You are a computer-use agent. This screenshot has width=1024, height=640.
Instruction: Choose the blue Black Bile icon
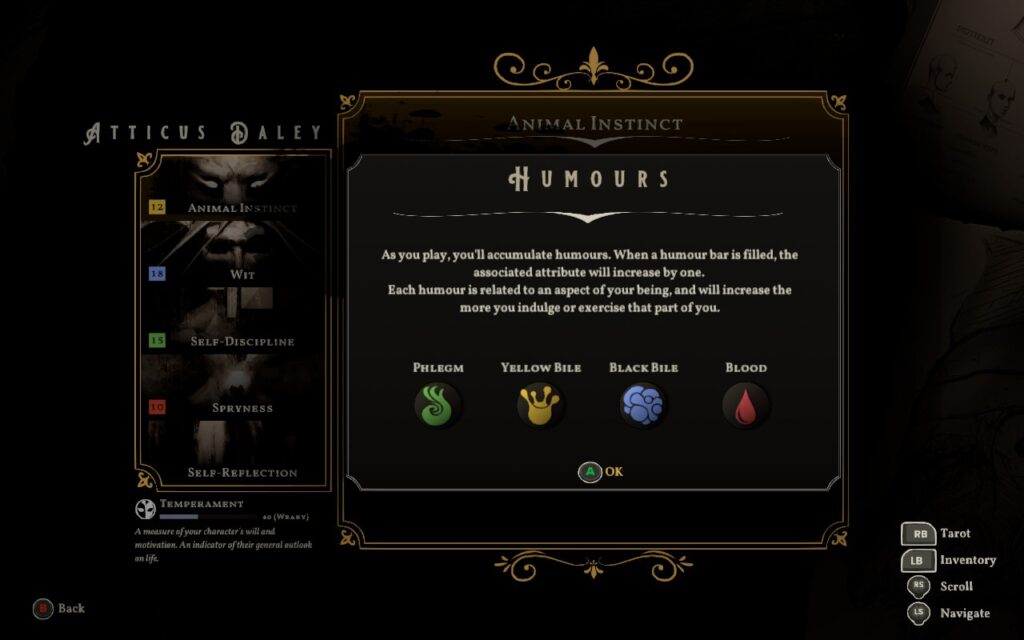643,405
